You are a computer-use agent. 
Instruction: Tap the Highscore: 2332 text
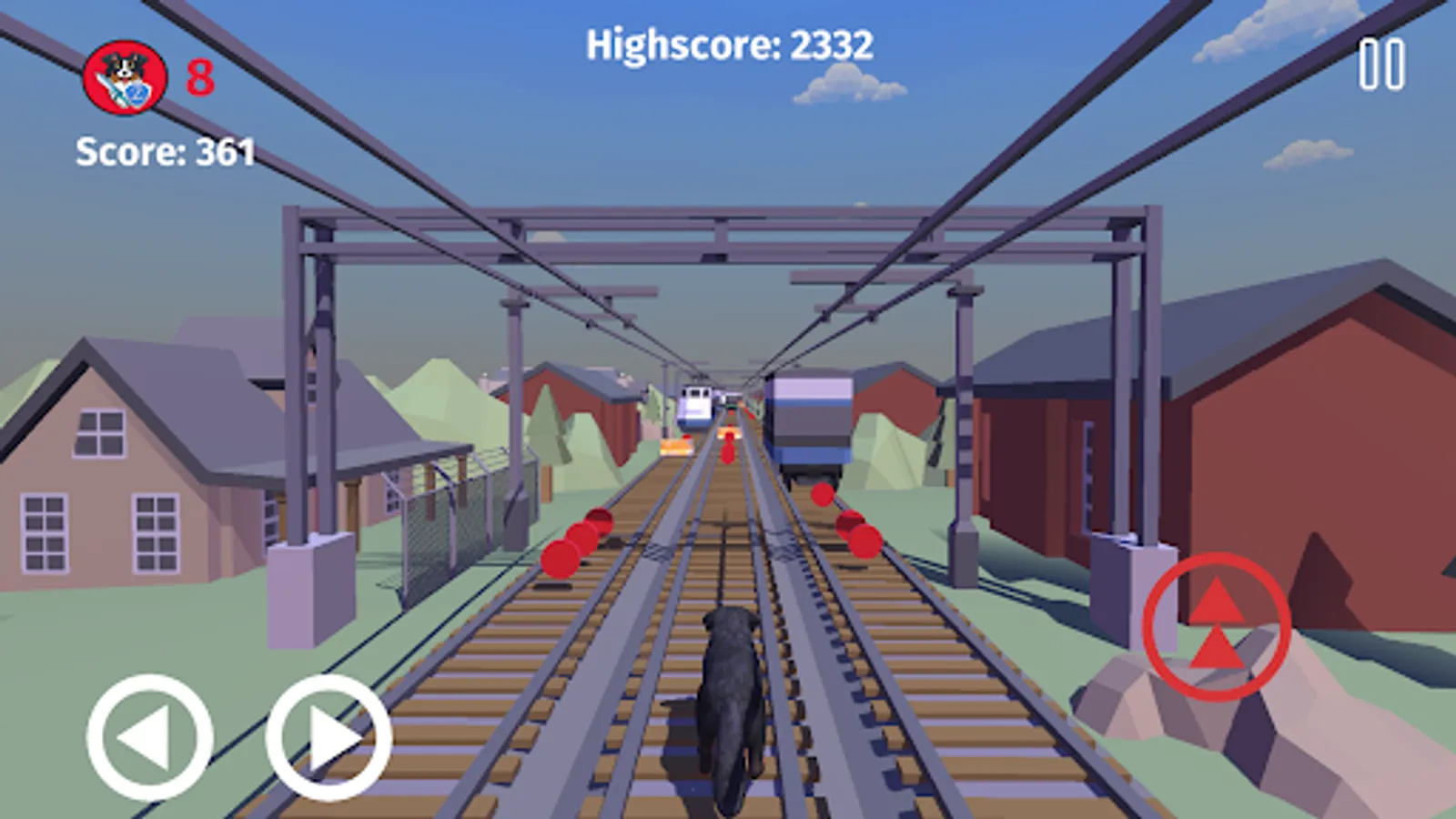point(730,43)
